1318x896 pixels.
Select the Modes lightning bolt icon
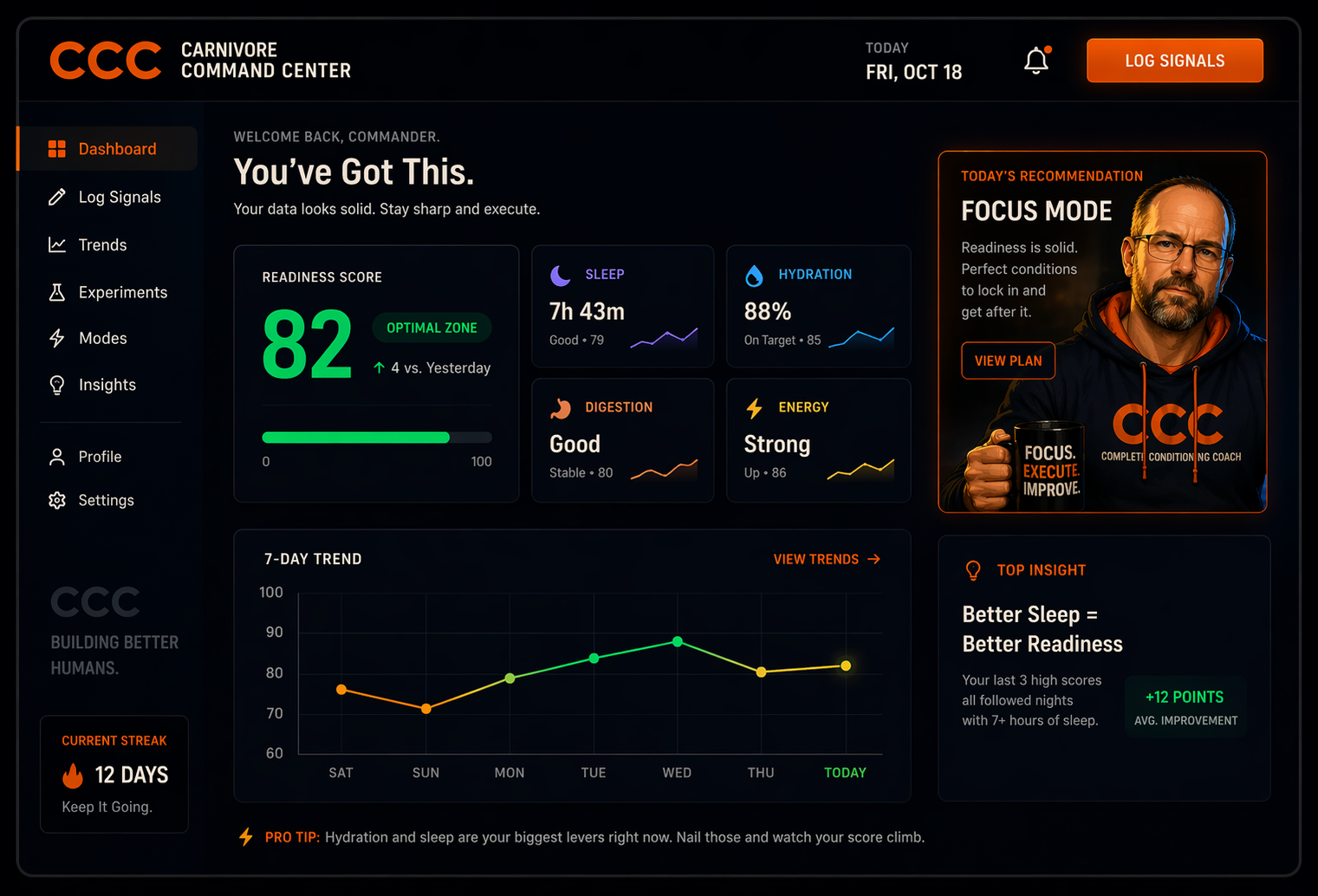pyautogui.click(x=56, y=338)
